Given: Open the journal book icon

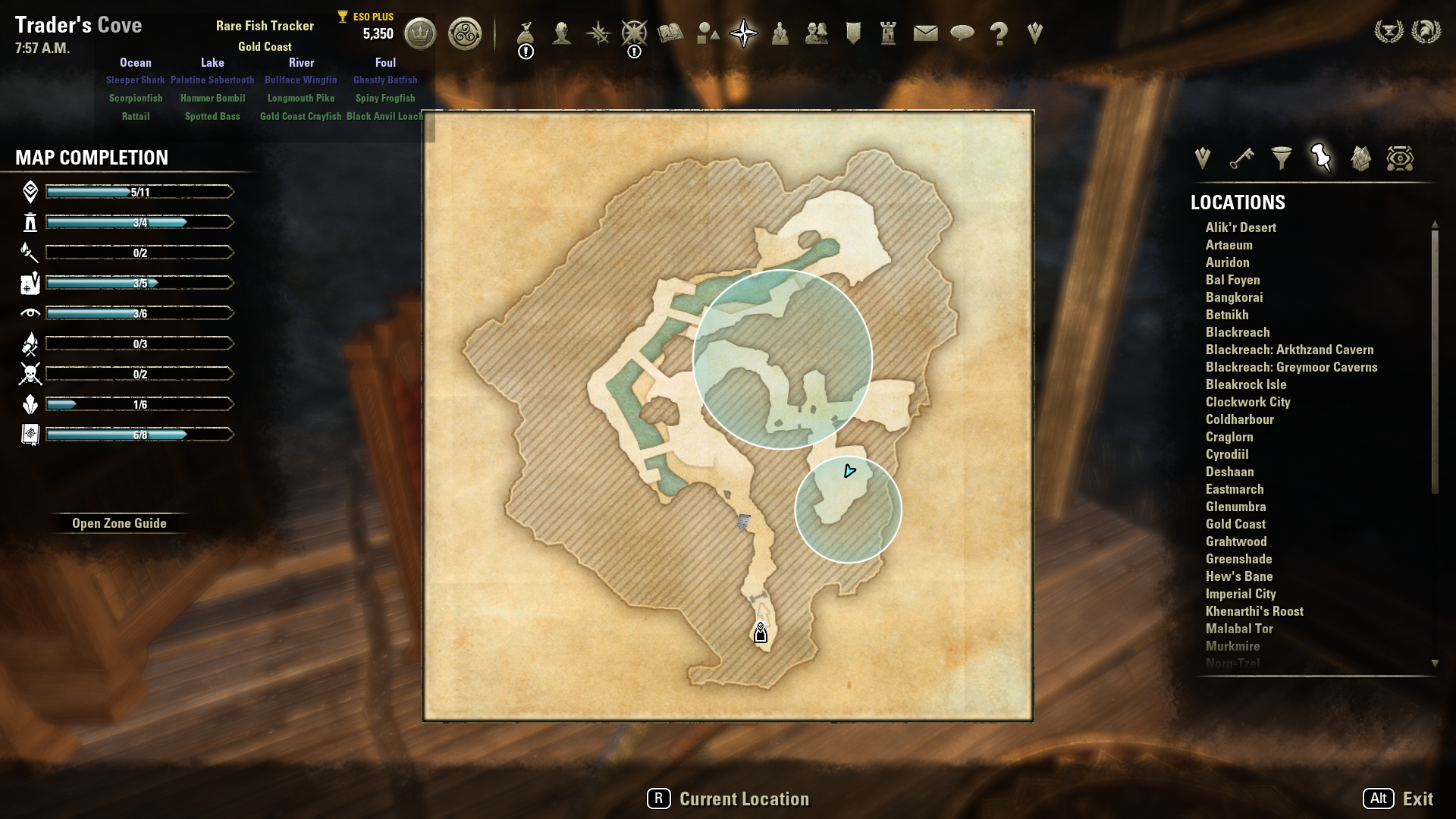Looking at the screenshot, I should point(670,33).
